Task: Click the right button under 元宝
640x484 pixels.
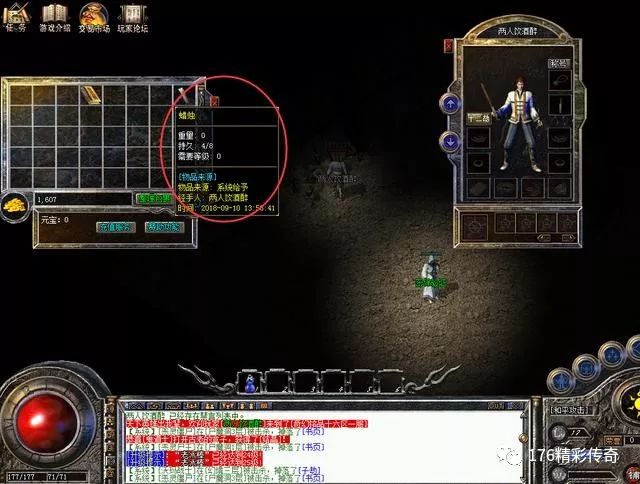Action: [164, 227]
